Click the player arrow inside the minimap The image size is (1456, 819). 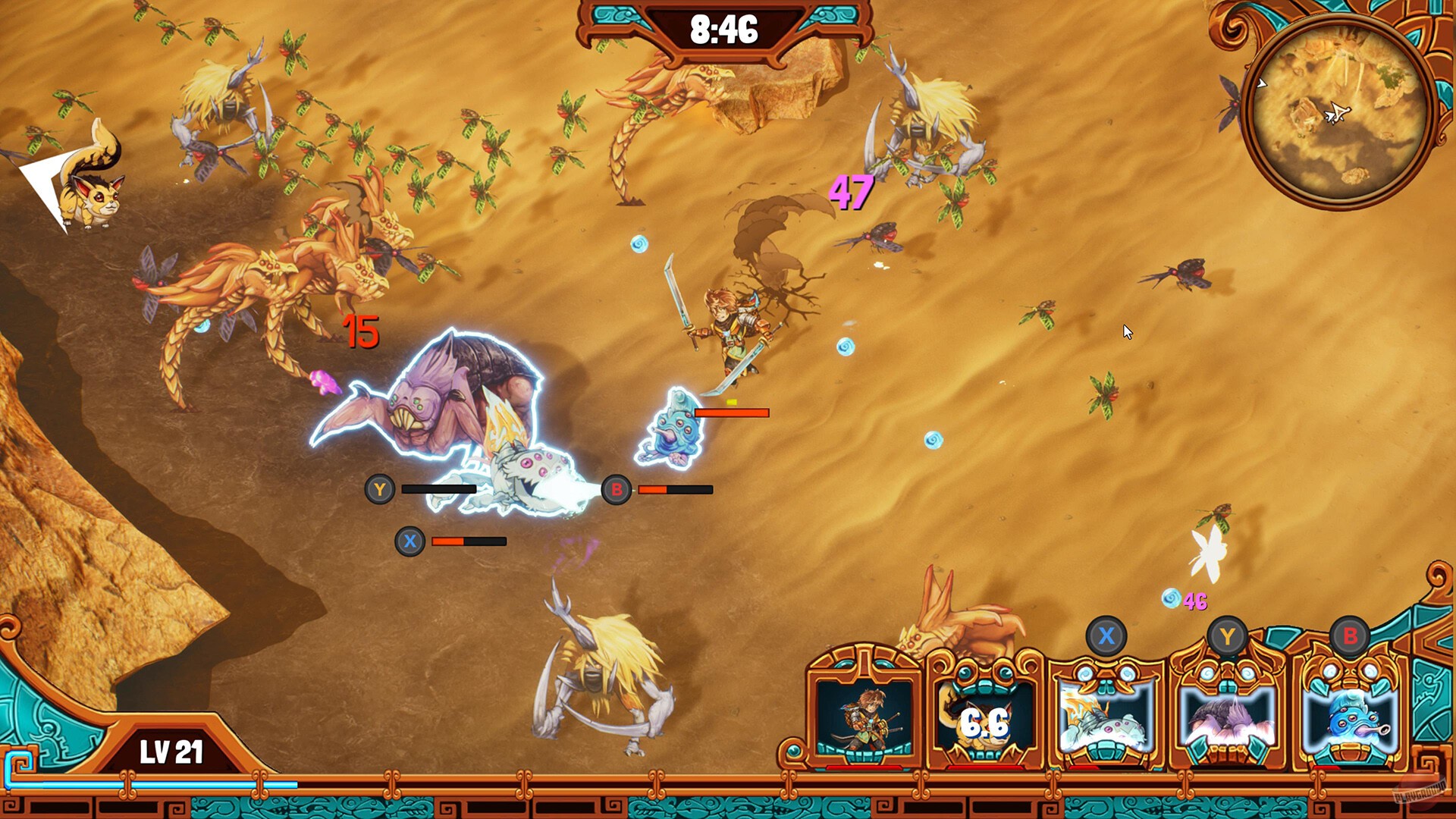[x=1339, y=114]
